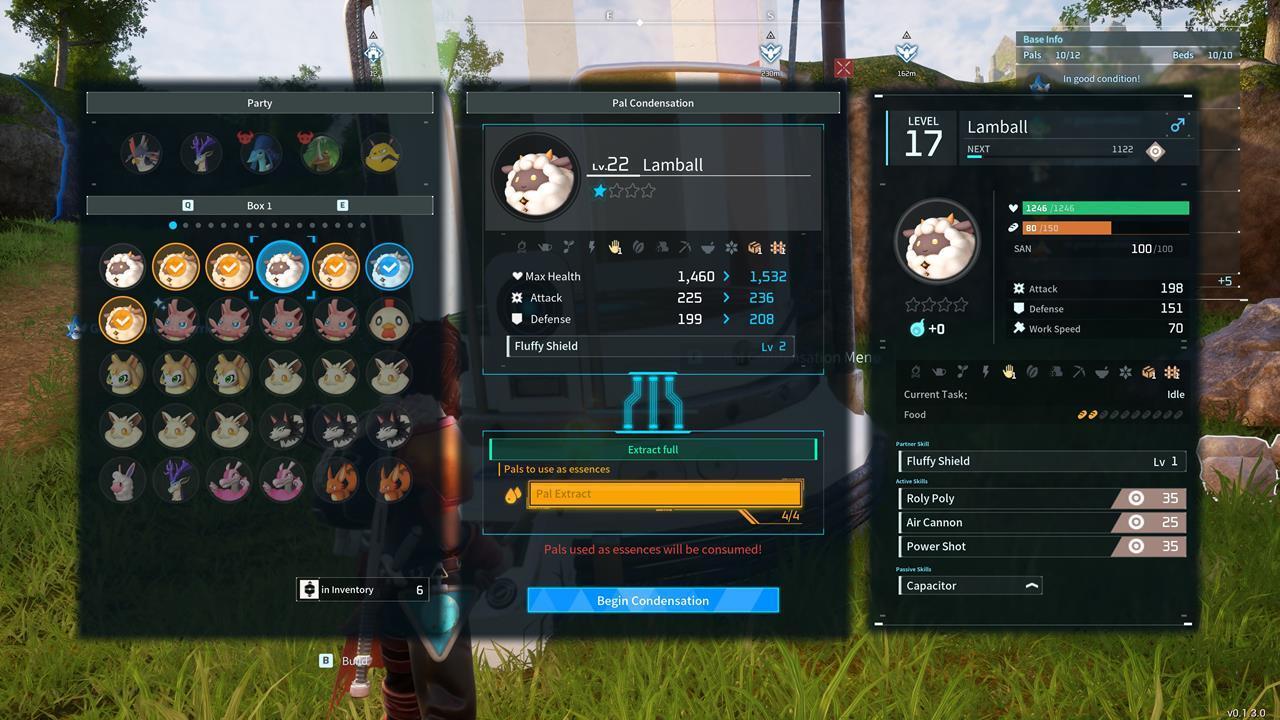
Task: Pick the purple-antlered Eikthyrdeer stored in Box 1
Action: [176, 480]
